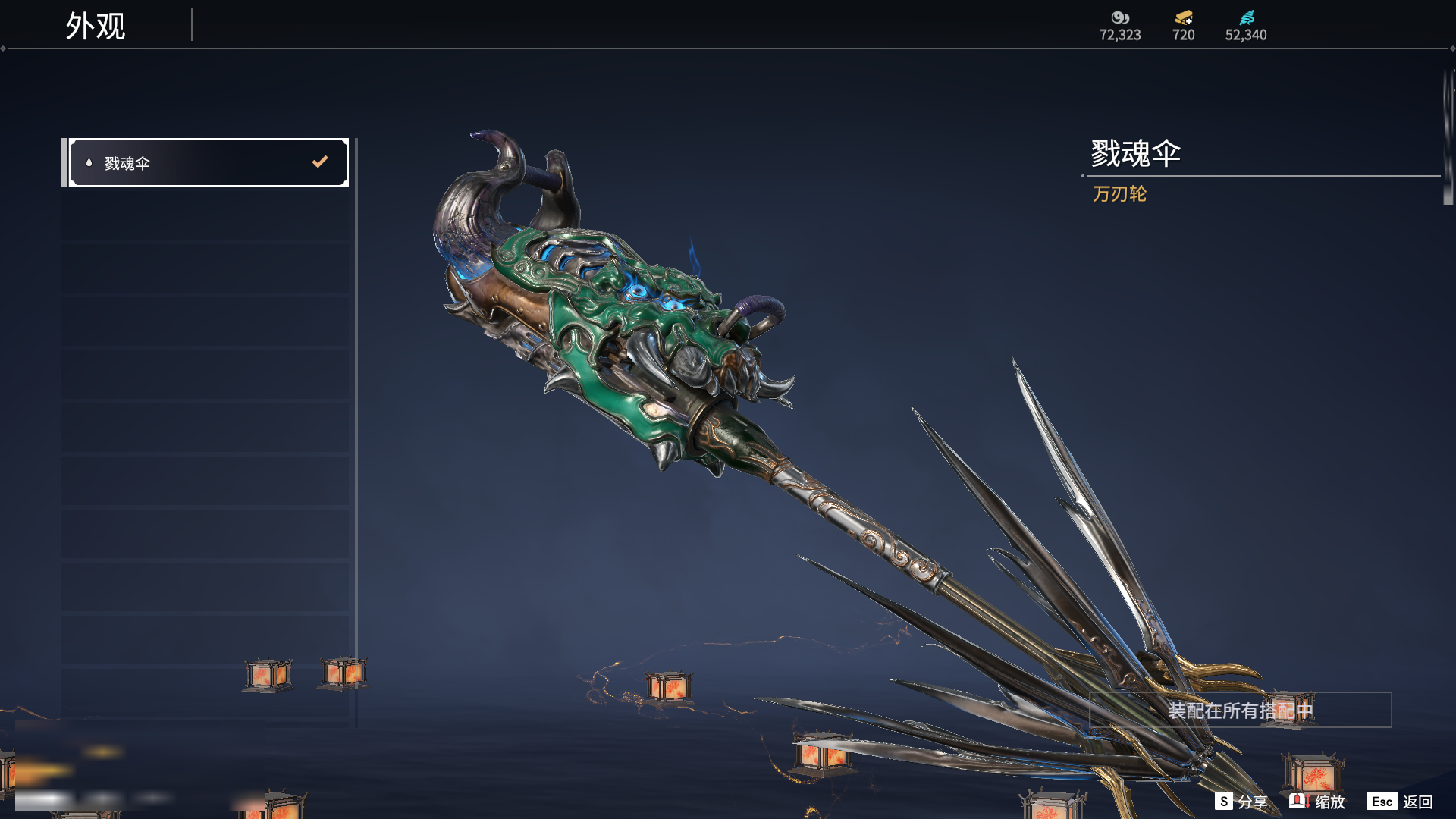Share the weapon skin via 分享
Screen dimensions: 1456x819
click(x=1241, y=802)
